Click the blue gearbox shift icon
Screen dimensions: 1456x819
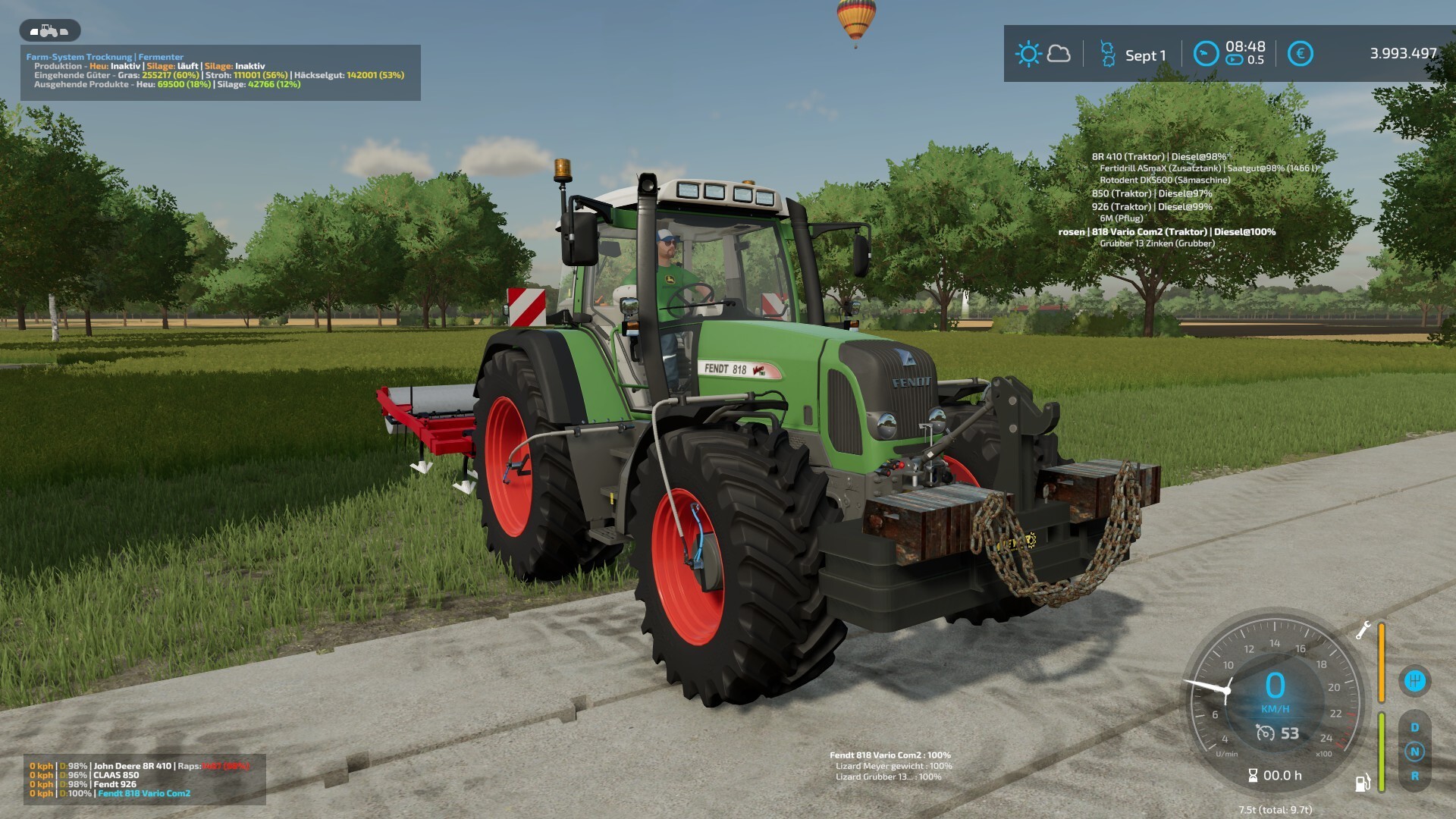click(x=1414, y=681)
